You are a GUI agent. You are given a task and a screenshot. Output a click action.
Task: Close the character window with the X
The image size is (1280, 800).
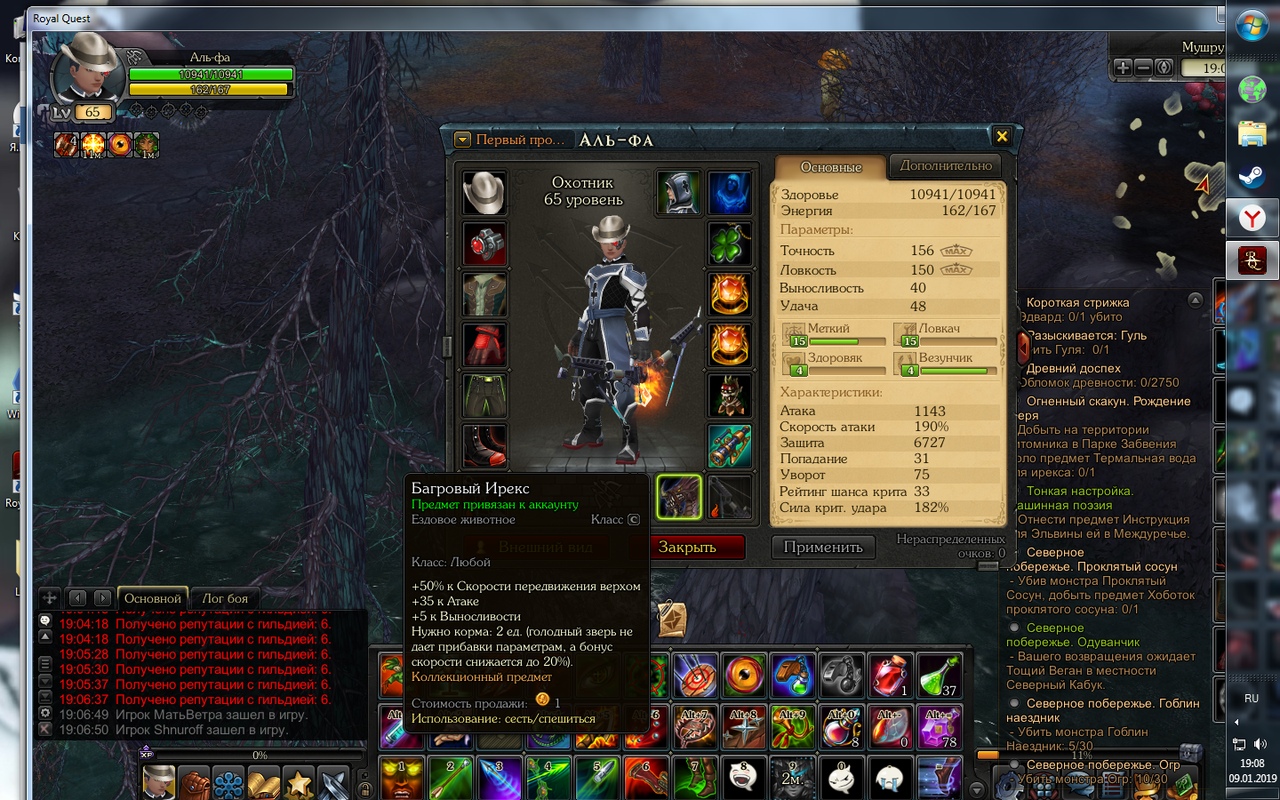[1001, 136]
